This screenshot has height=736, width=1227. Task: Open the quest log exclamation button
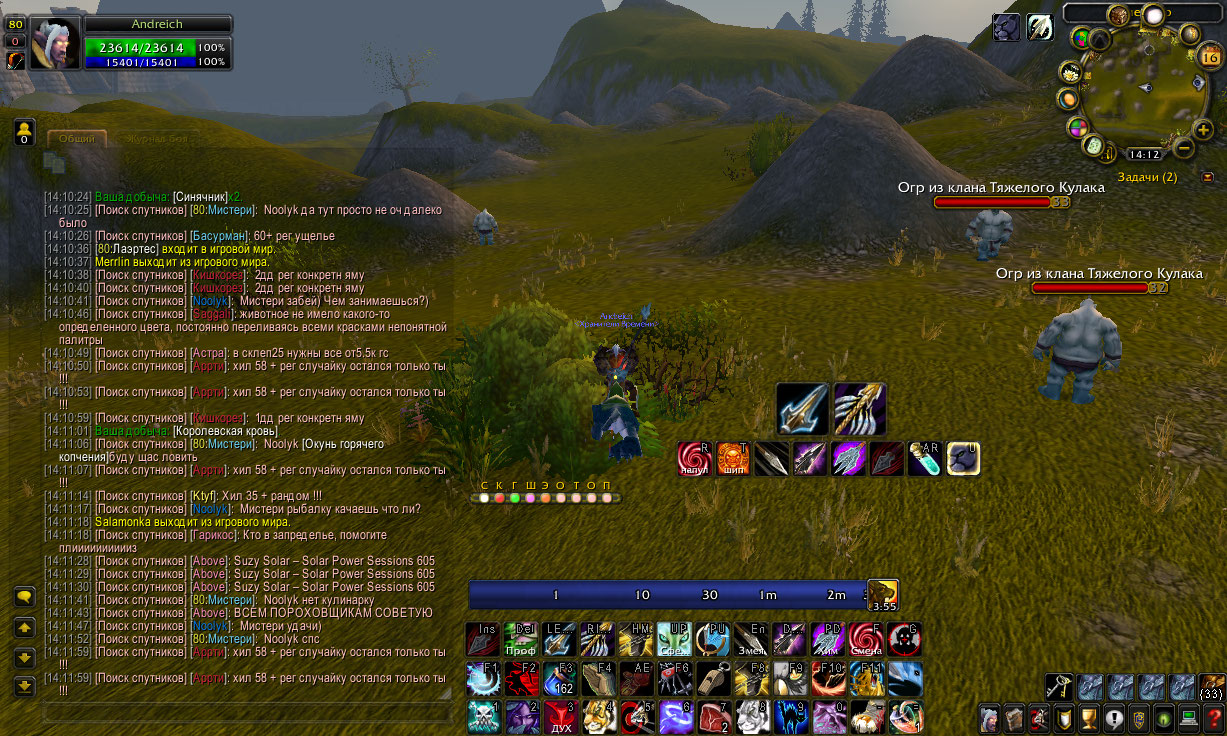[1114, 718]
